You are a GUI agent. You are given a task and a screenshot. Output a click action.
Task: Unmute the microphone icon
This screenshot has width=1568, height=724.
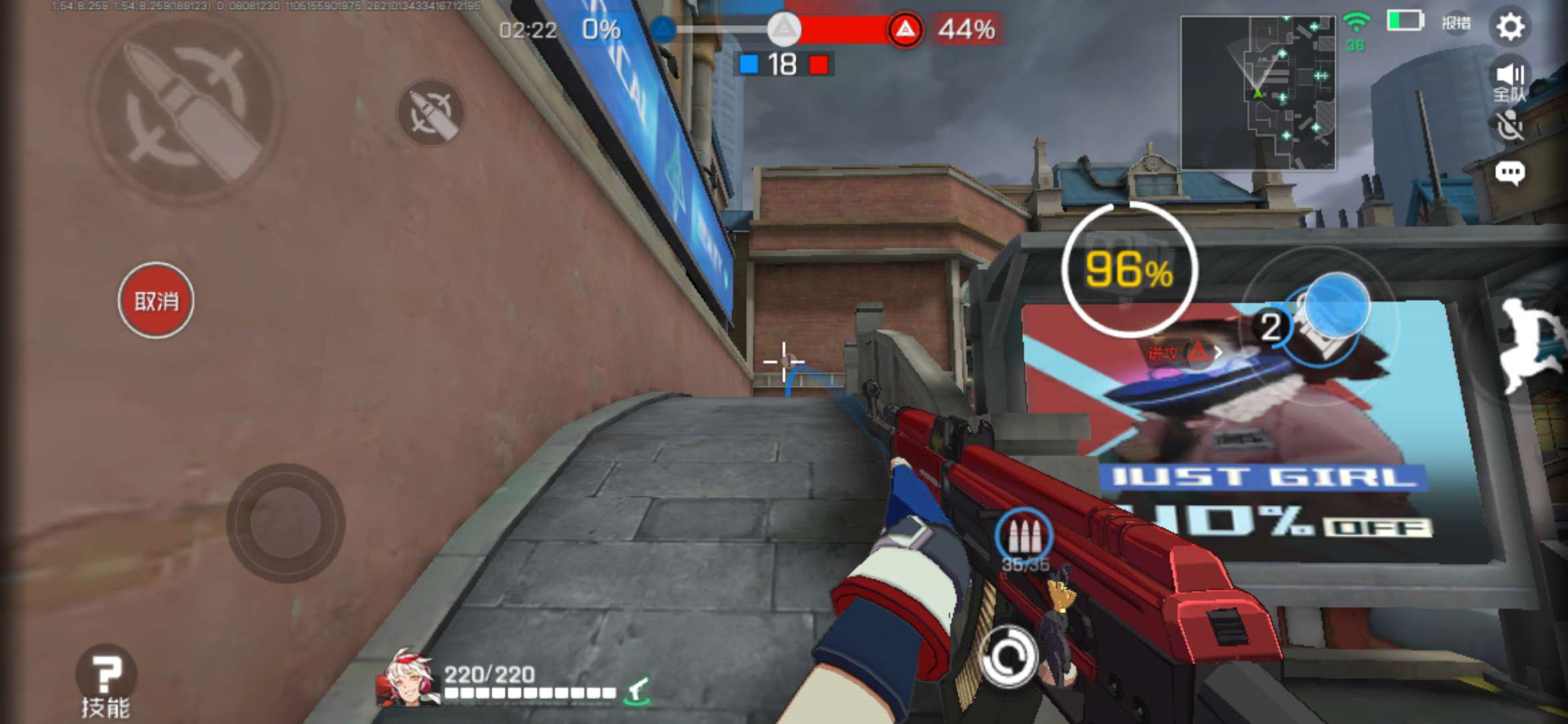click(1509, 127)
